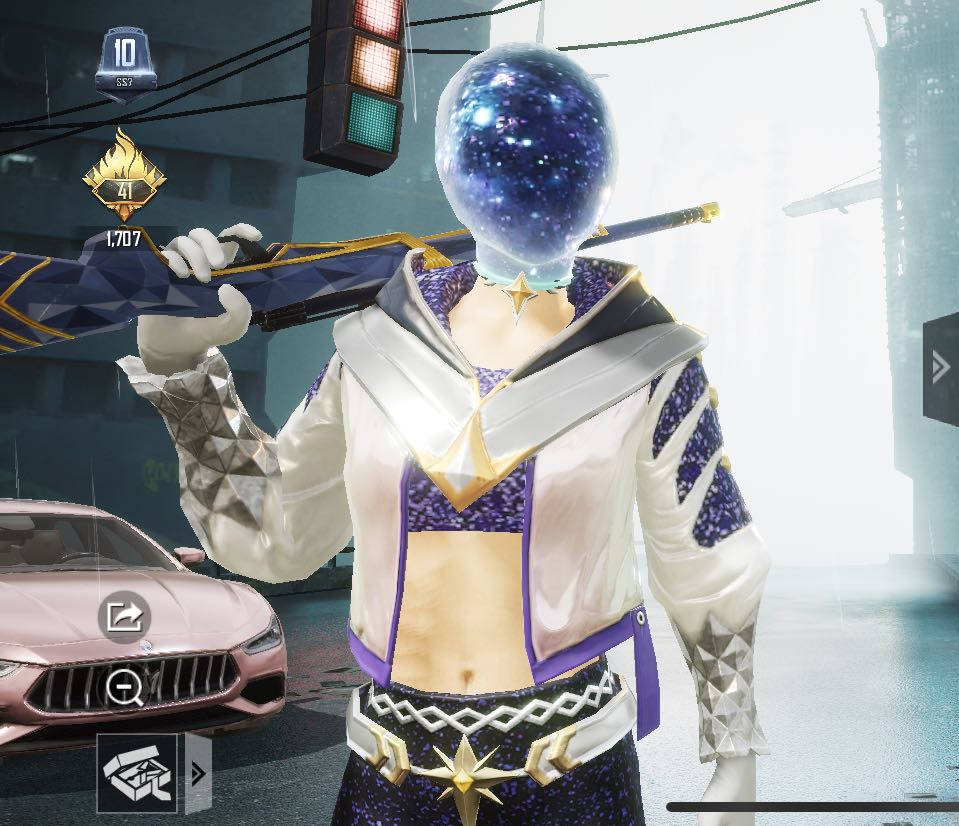This screenshot has width=959, height=826.
Task: Click the magnifier zoom-out button
Action: coord(125,687)
